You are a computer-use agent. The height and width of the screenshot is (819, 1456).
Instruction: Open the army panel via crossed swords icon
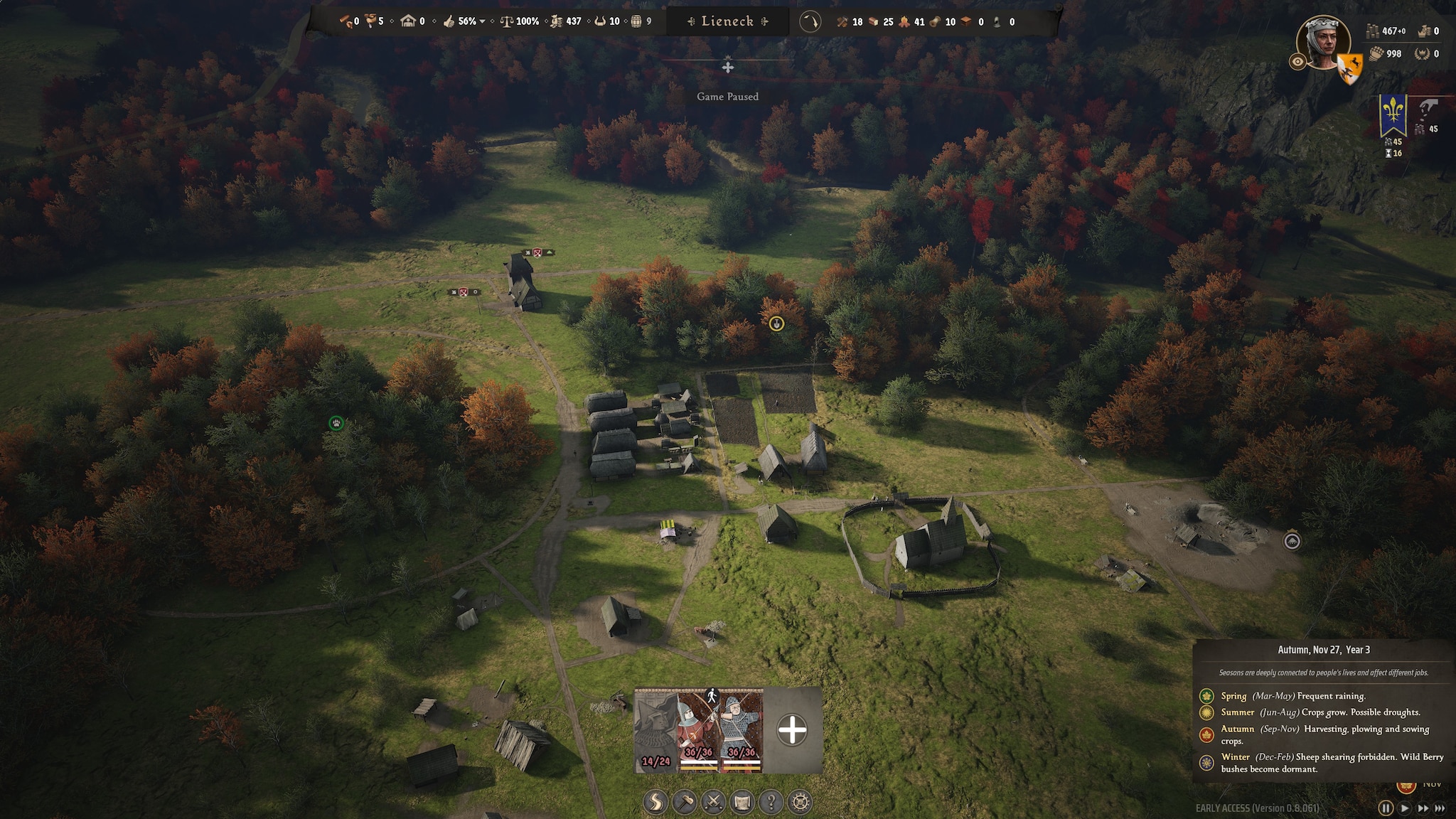714,801
